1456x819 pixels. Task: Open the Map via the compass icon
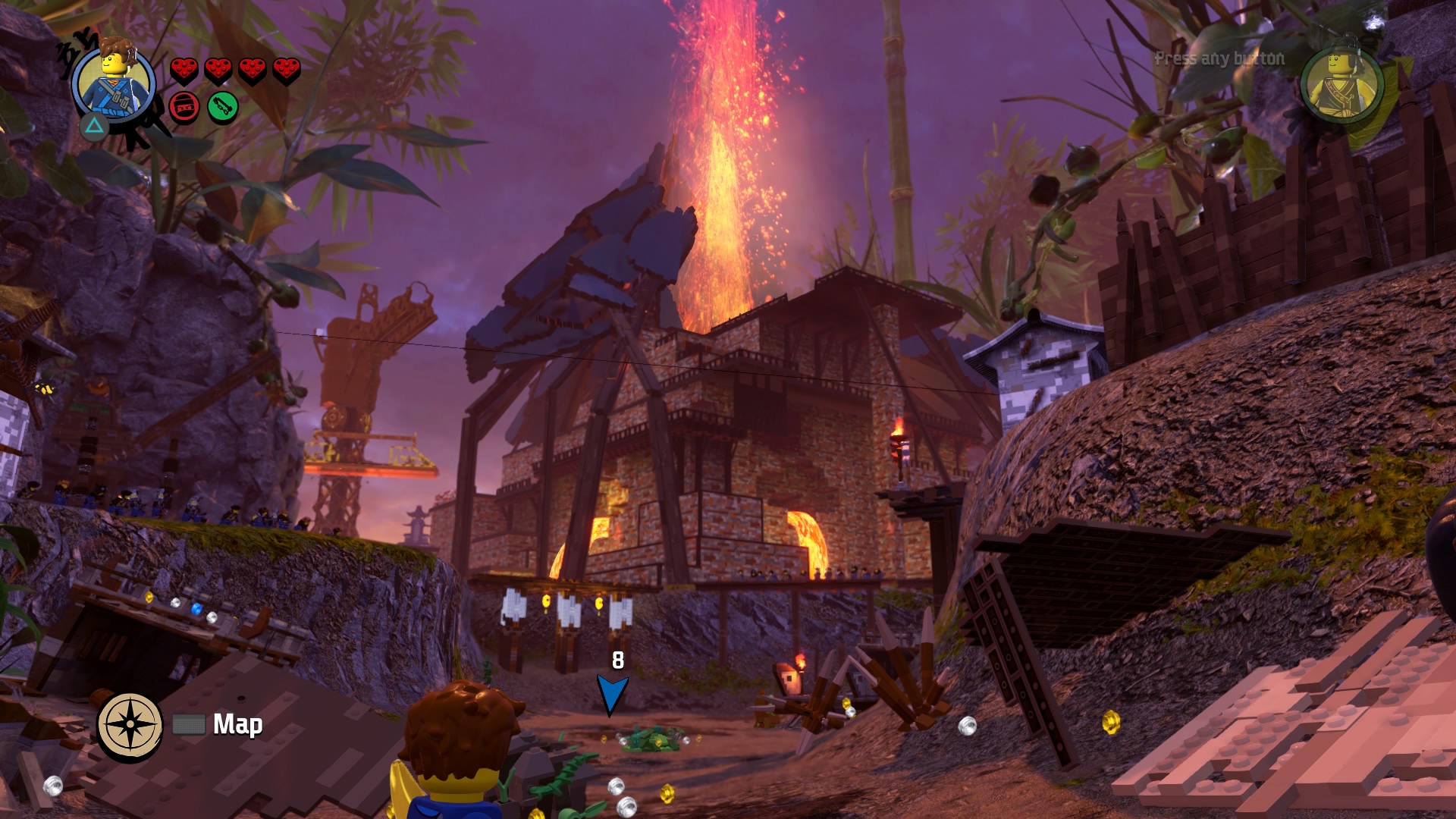click(130, 726)
